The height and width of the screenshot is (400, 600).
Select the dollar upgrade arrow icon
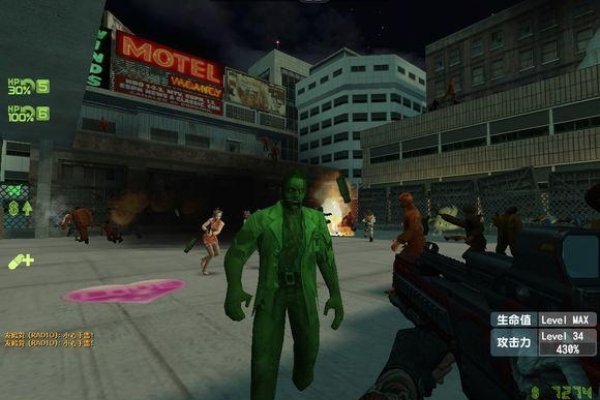click(x=22, y=208)
